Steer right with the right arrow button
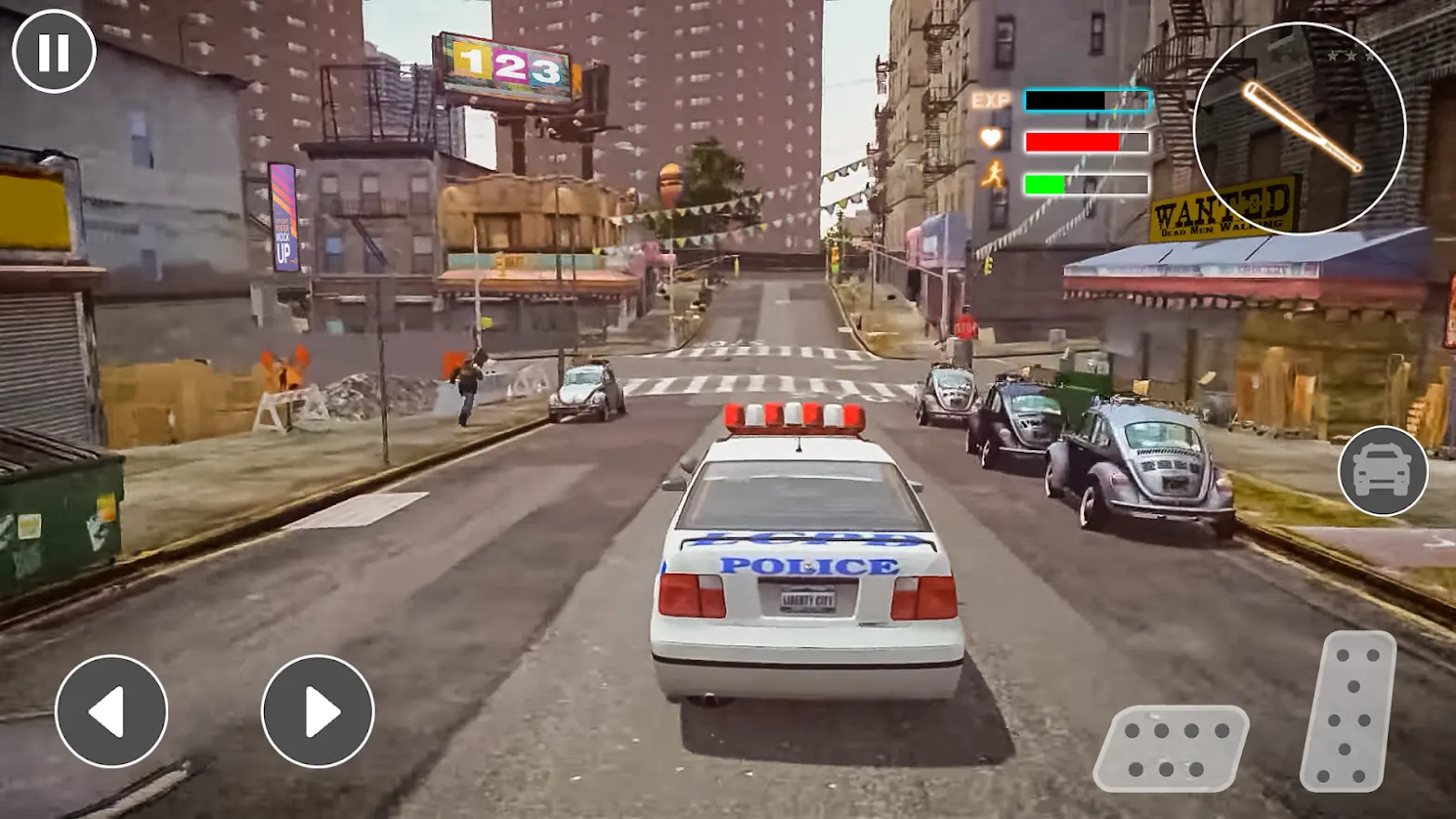This screenshot has width=1456, height=819. click(x=318, y=711)
